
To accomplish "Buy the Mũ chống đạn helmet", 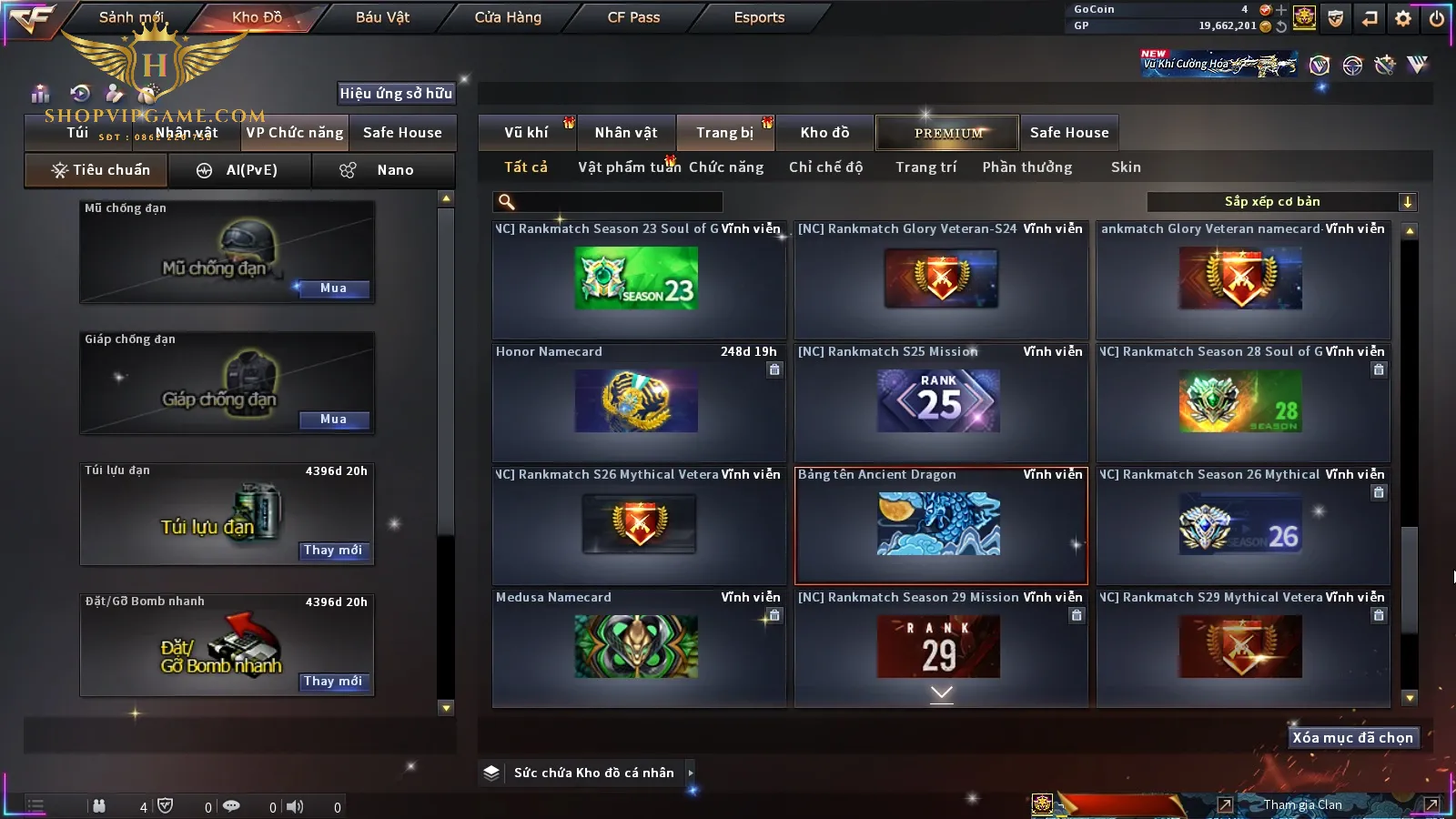I will tap(333, 288).
